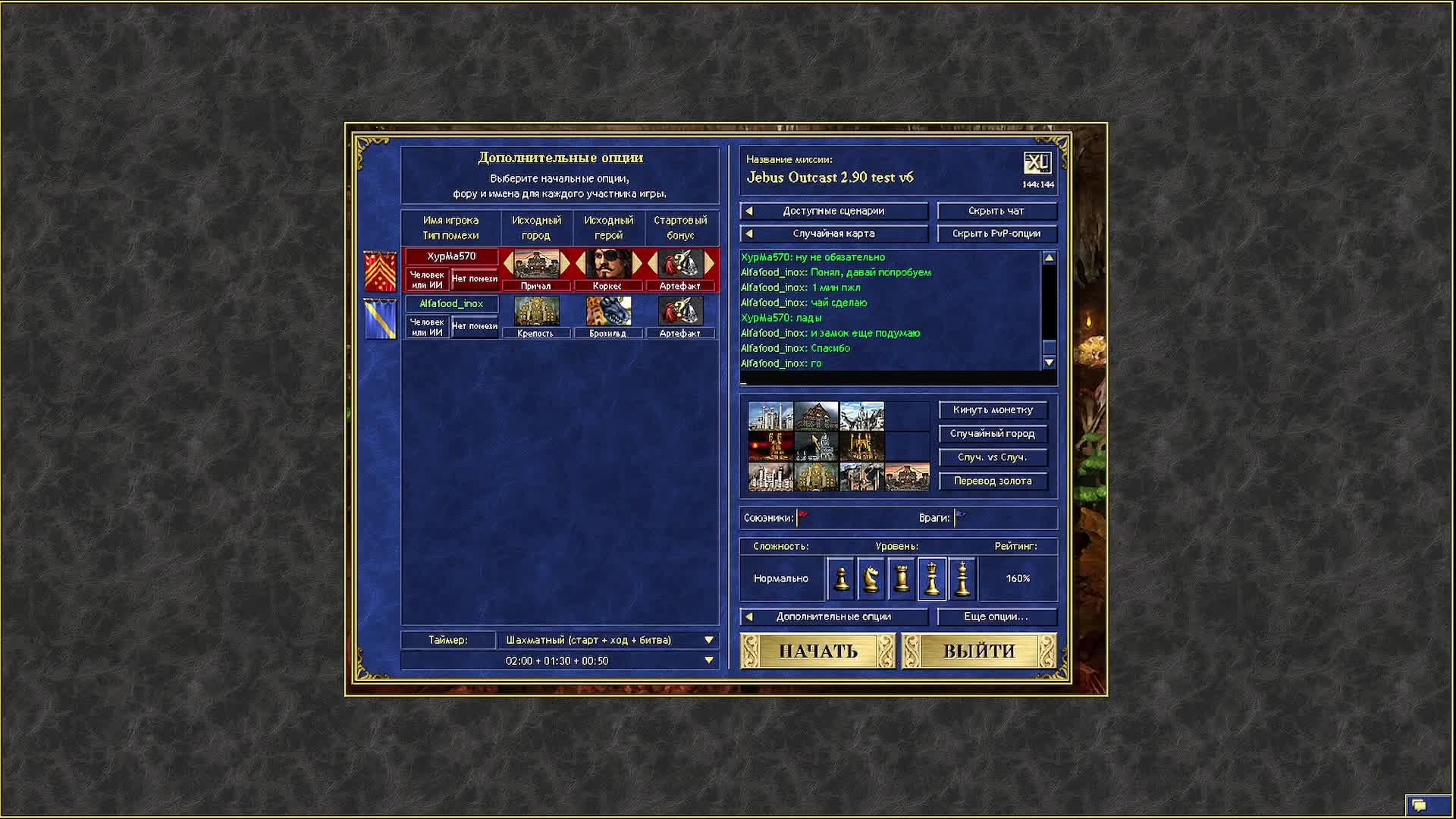Toggle Человек или ИИ for player ХурМа570
The width and height of the screenshot is (1456, 819).
coord(428,278)
